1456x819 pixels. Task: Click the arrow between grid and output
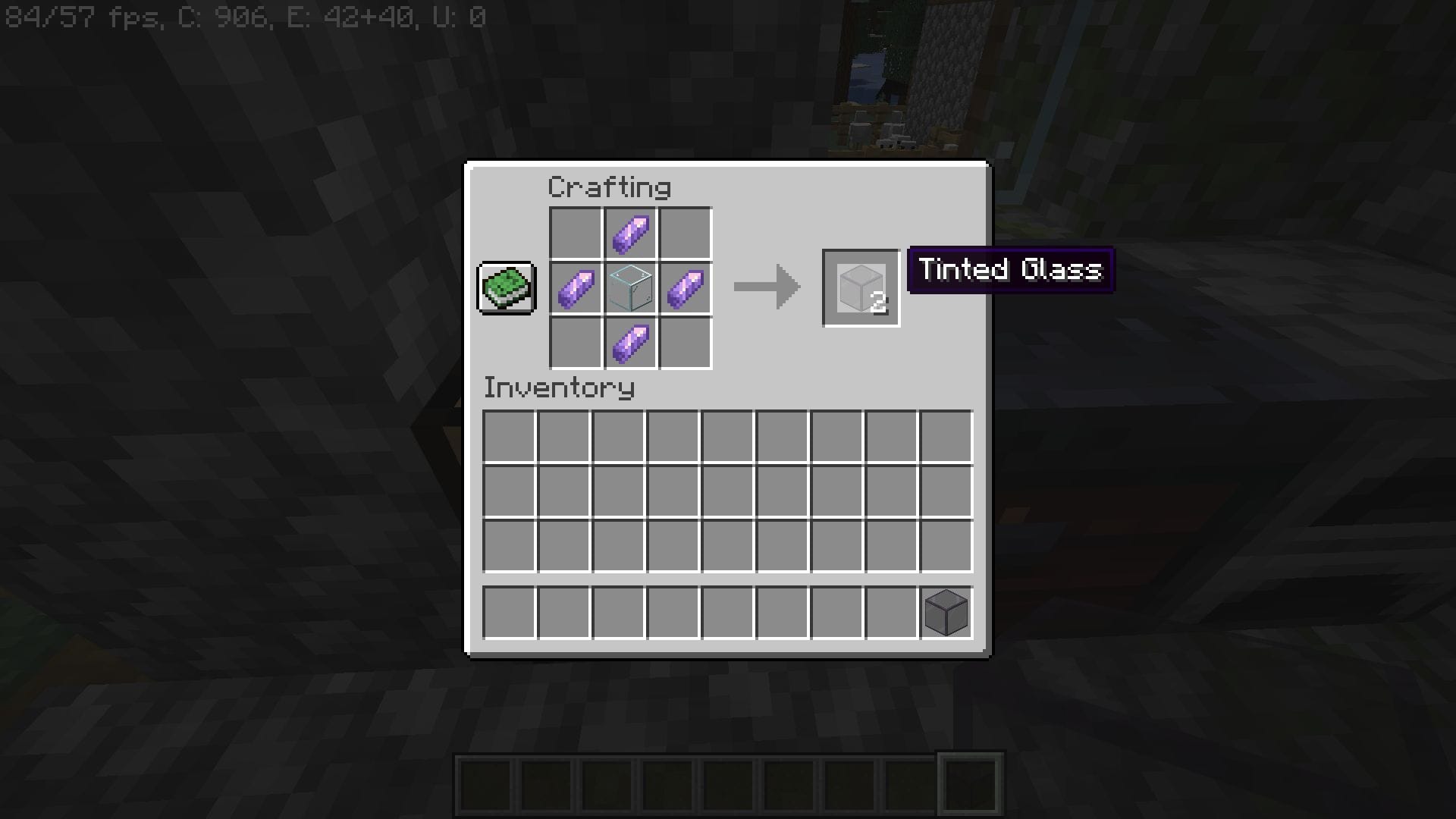(x=766, y=287)
